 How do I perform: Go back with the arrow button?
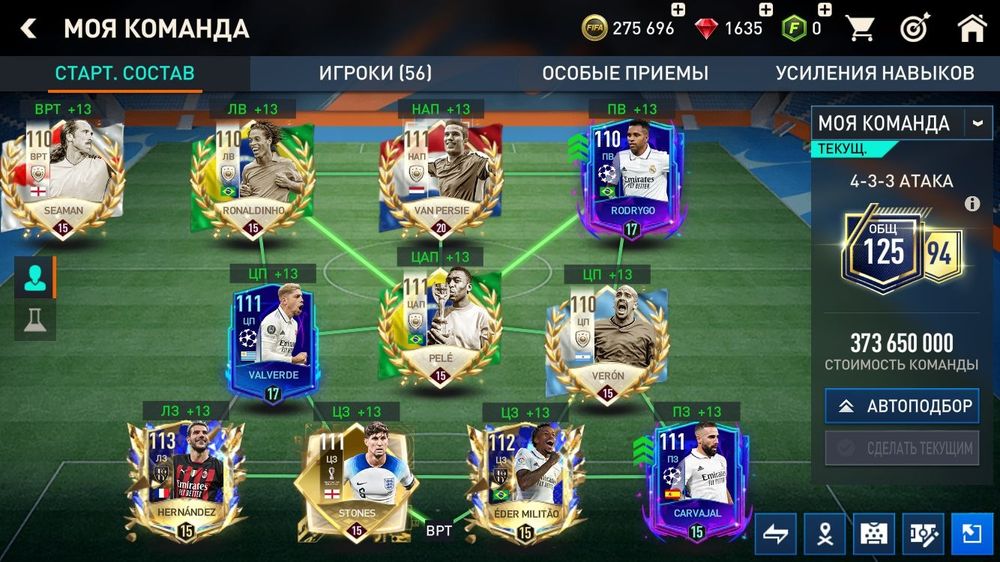(28, 28)
